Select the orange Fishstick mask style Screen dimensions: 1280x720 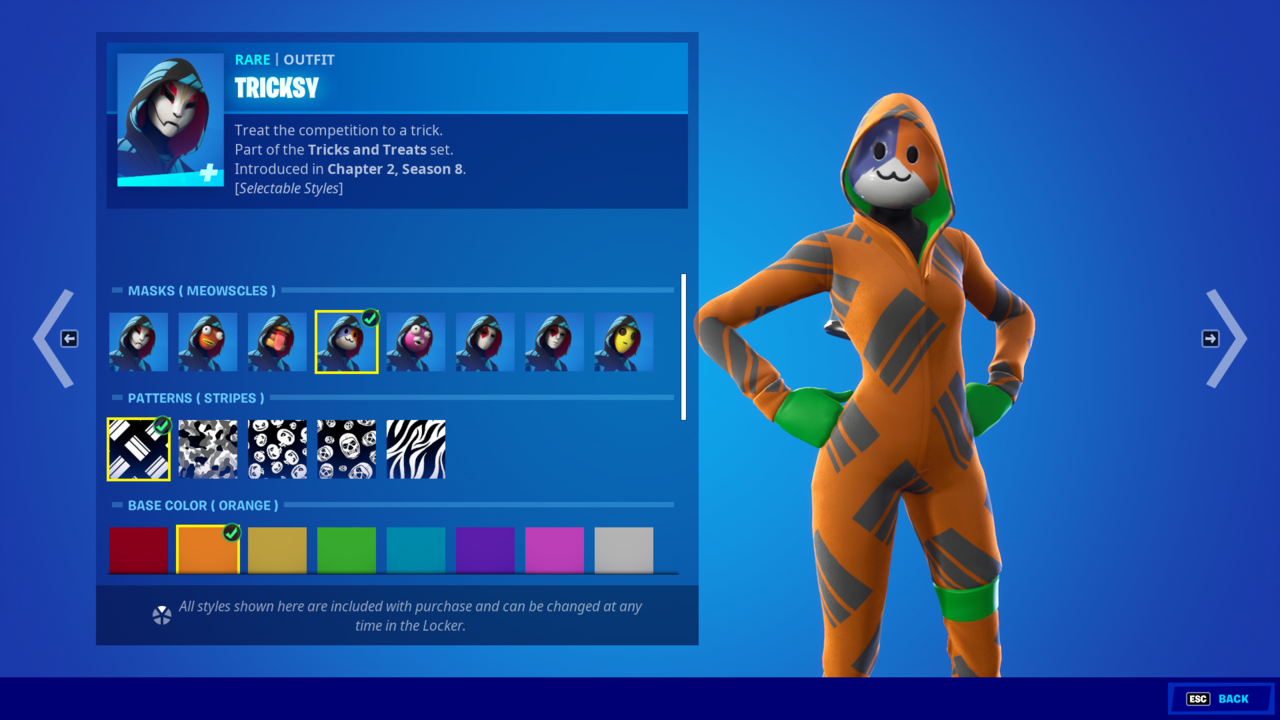coord(208,342)
